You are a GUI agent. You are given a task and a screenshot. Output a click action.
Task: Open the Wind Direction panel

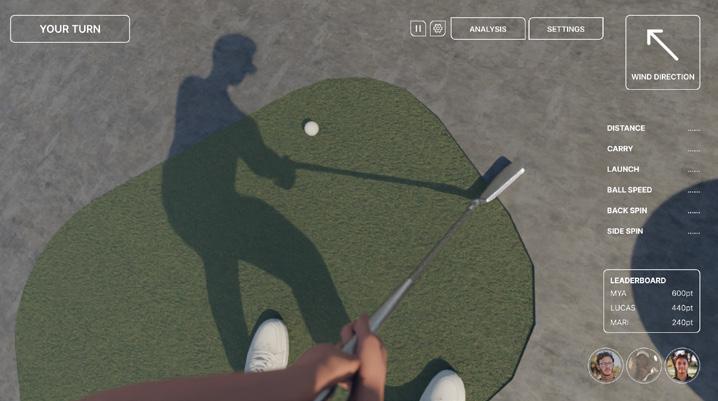click(662, 52)
